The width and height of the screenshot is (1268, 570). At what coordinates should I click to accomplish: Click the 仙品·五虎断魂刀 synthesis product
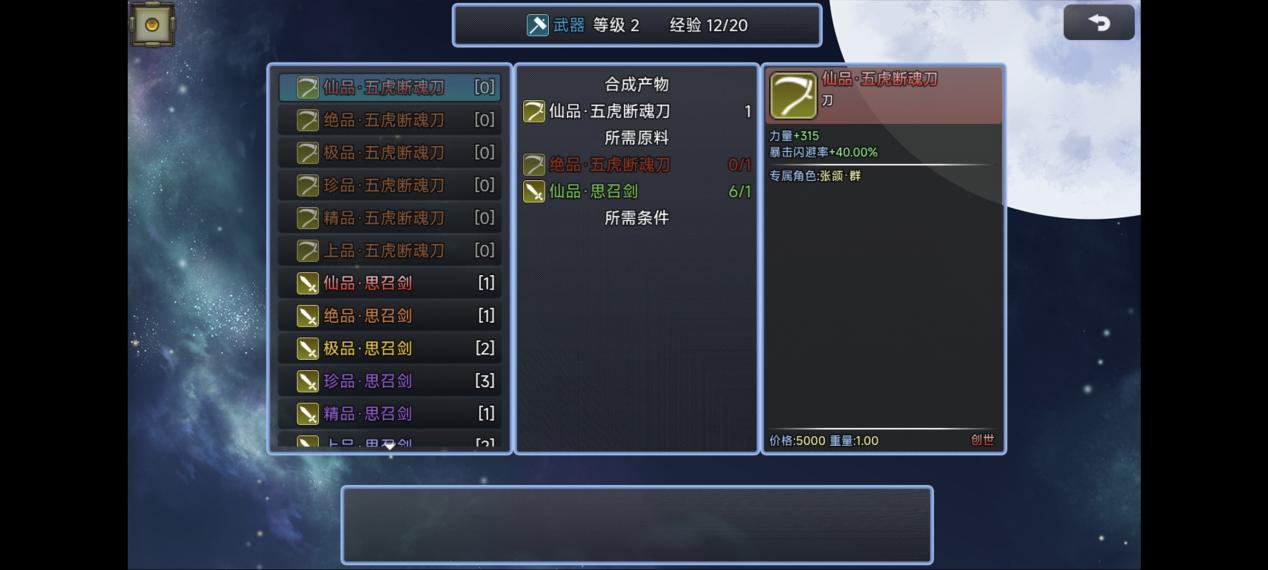(609, 111)
